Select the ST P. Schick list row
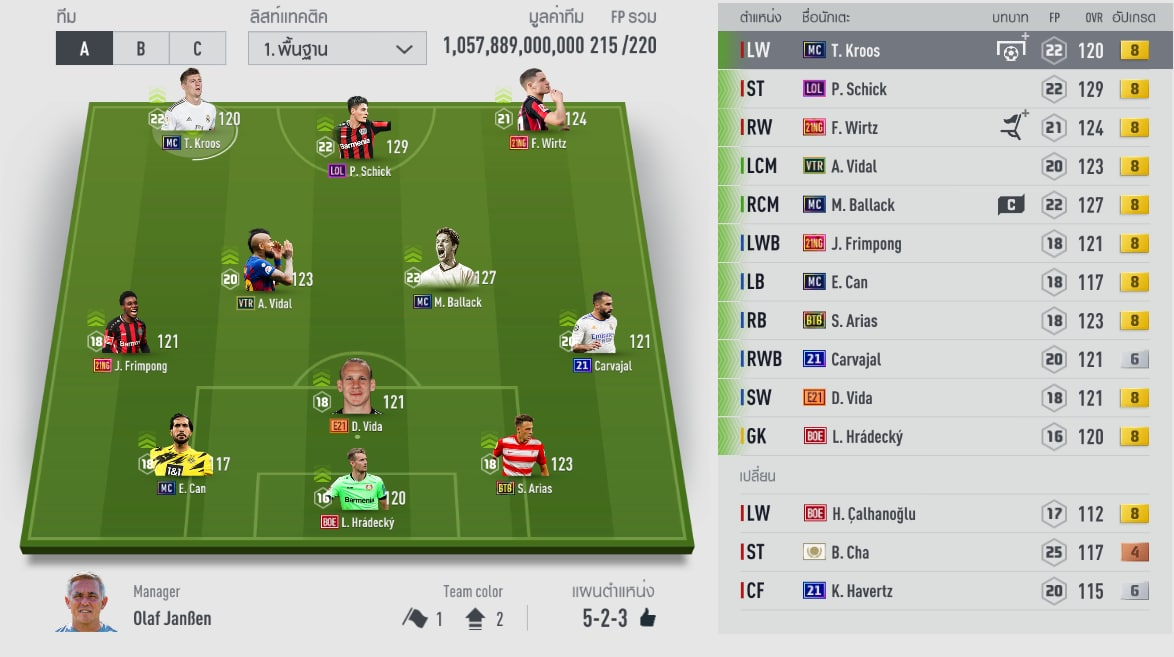The height and width of the screenshot is (657, 1174). [945, 89]
